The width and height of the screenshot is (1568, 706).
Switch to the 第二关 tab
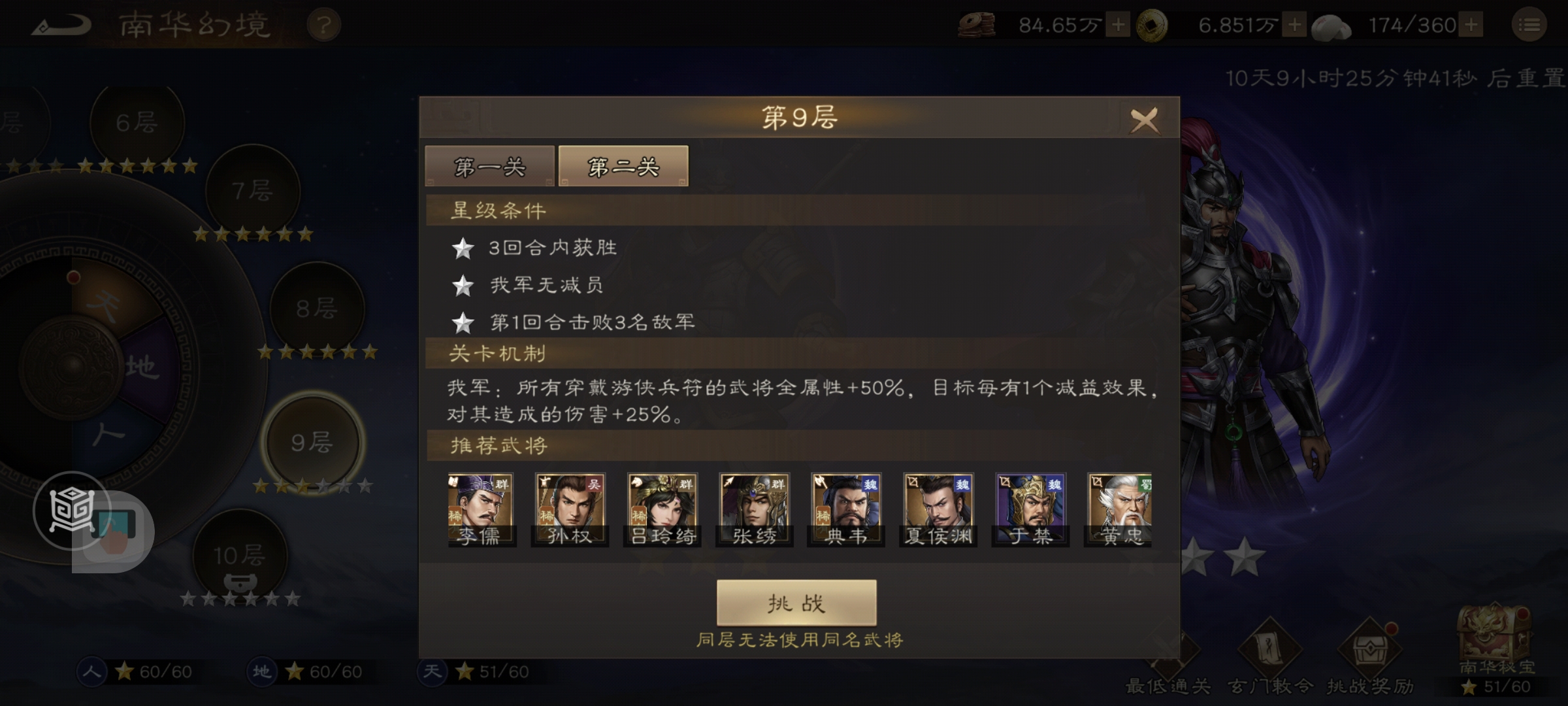pos(622,167)
